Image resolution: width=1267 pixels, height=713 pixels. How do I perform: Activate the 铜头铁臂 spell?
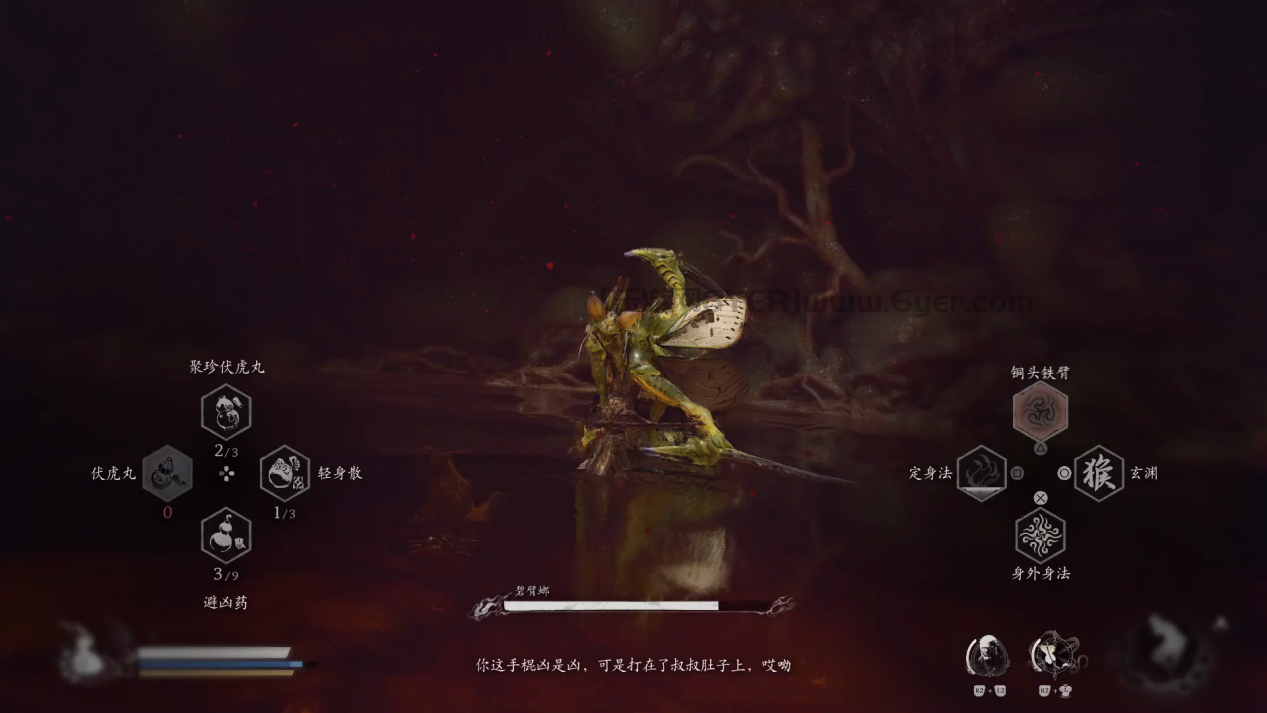click(1040, 411)
